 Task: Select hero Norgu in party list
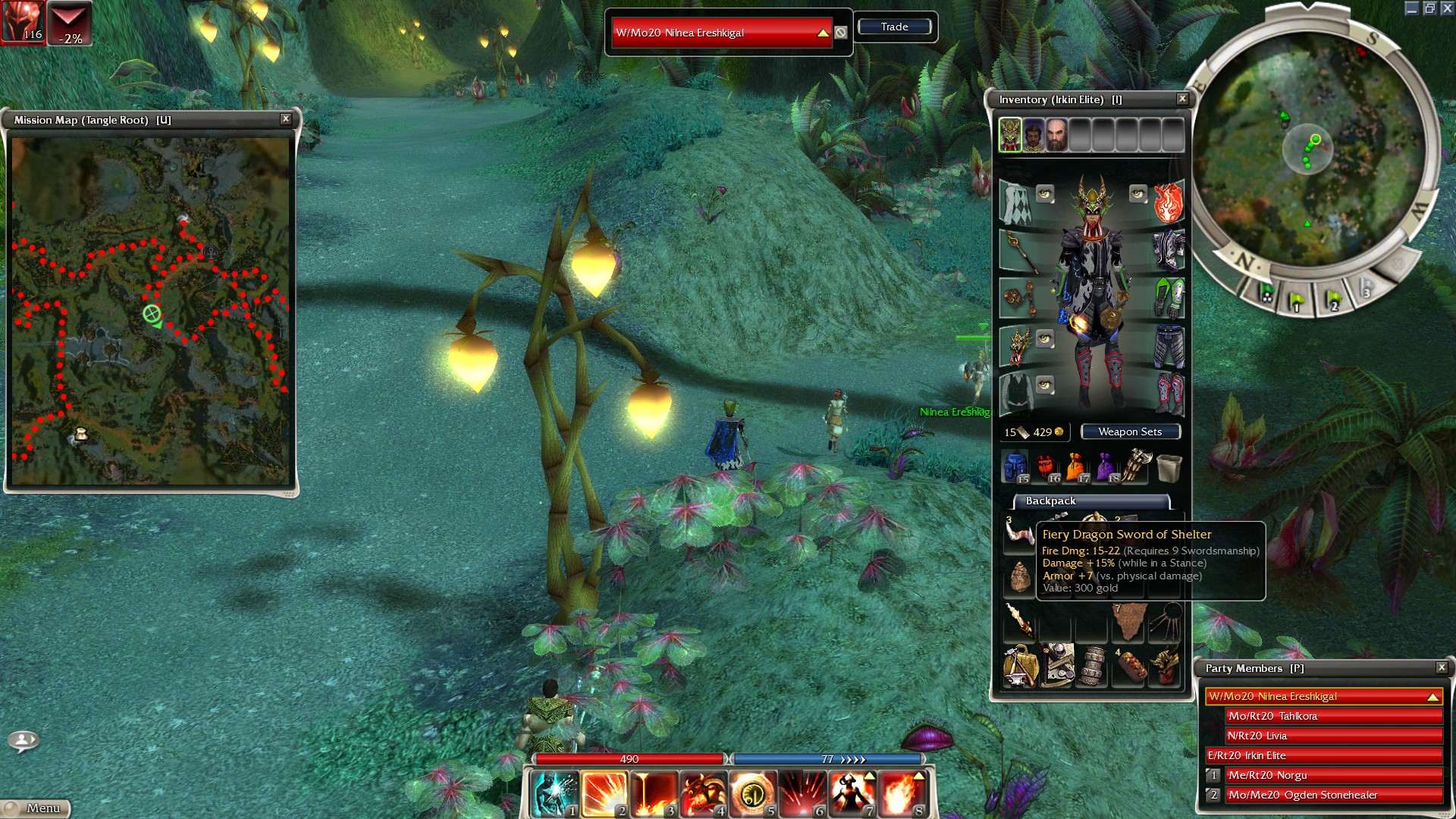(x=1333, y=775)
